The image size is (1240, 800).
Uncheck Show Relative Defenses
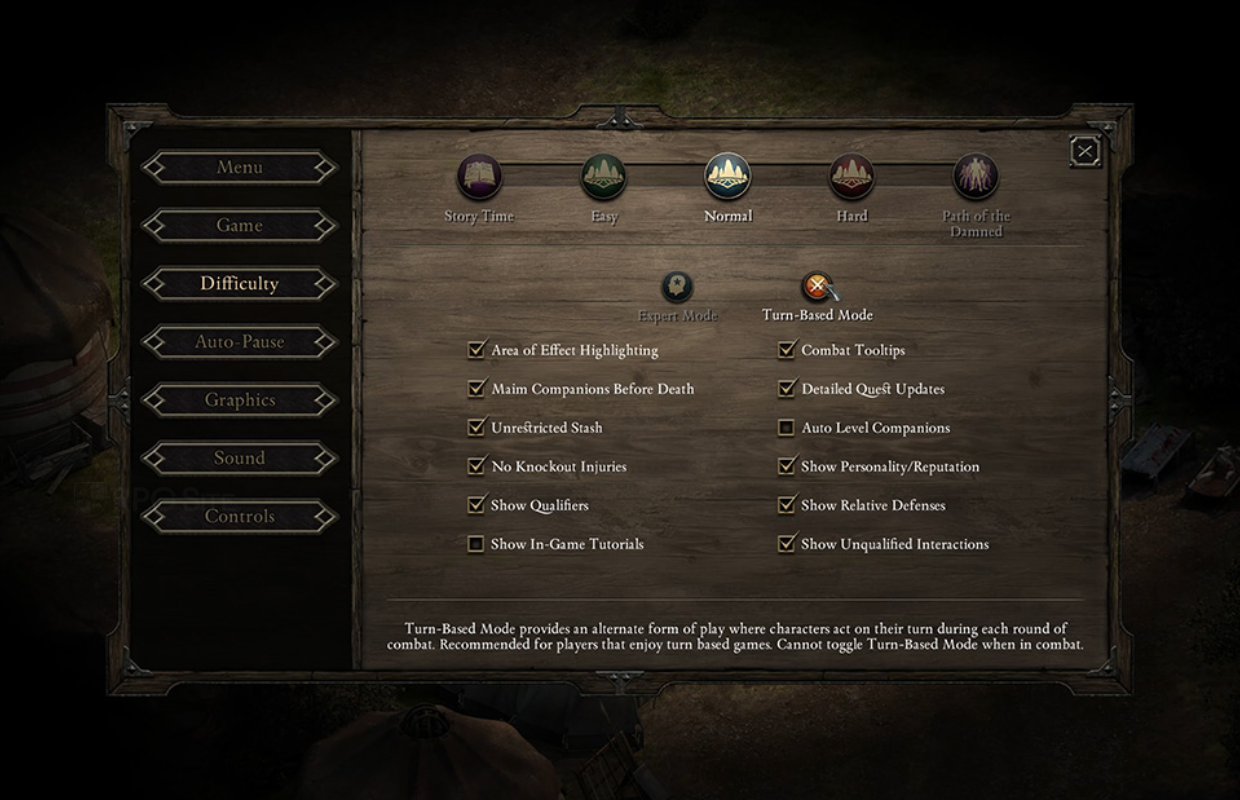786,505
